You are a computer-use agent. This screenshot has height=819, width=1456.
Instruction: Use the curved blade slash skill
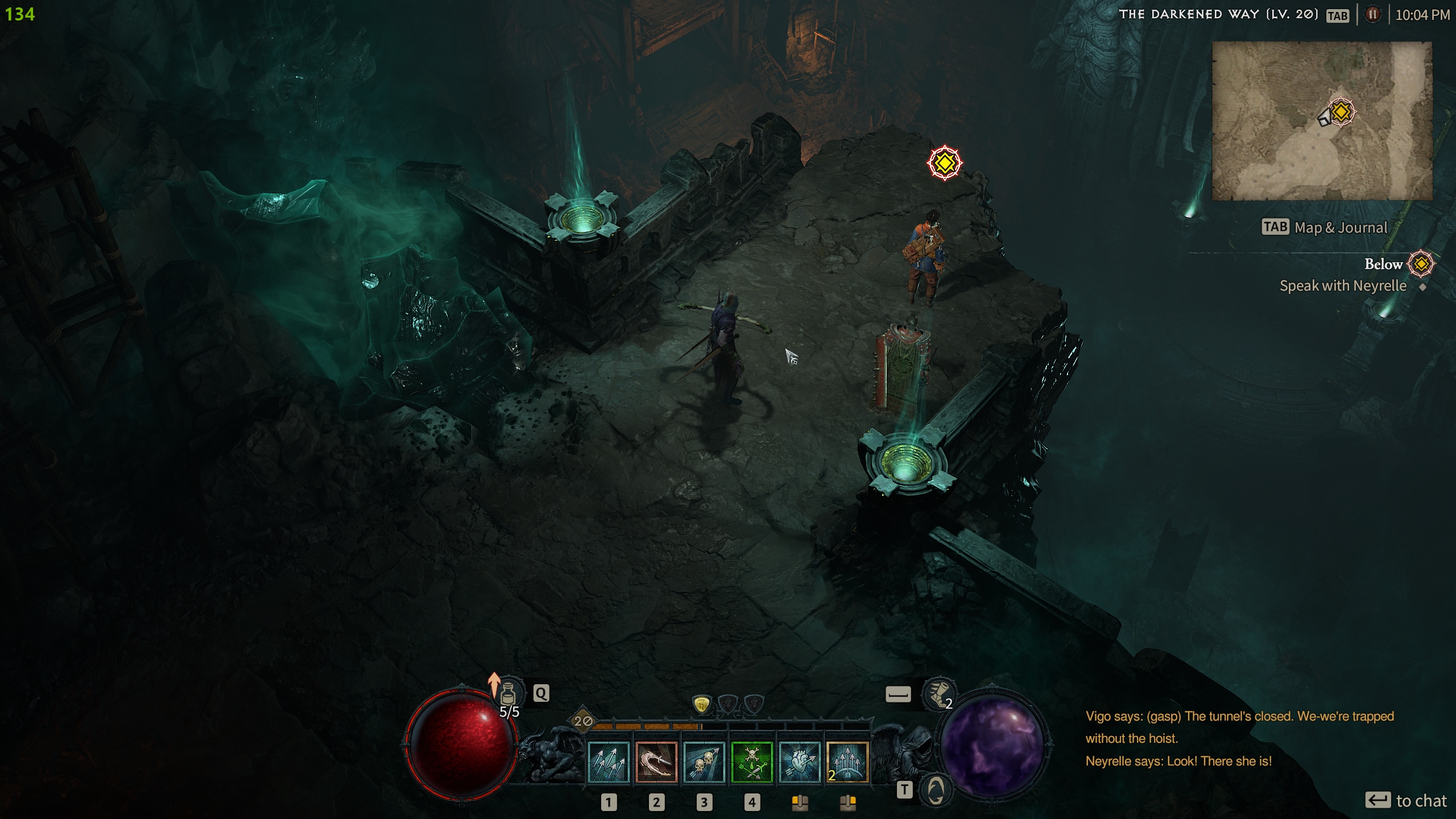coord(656,762)
